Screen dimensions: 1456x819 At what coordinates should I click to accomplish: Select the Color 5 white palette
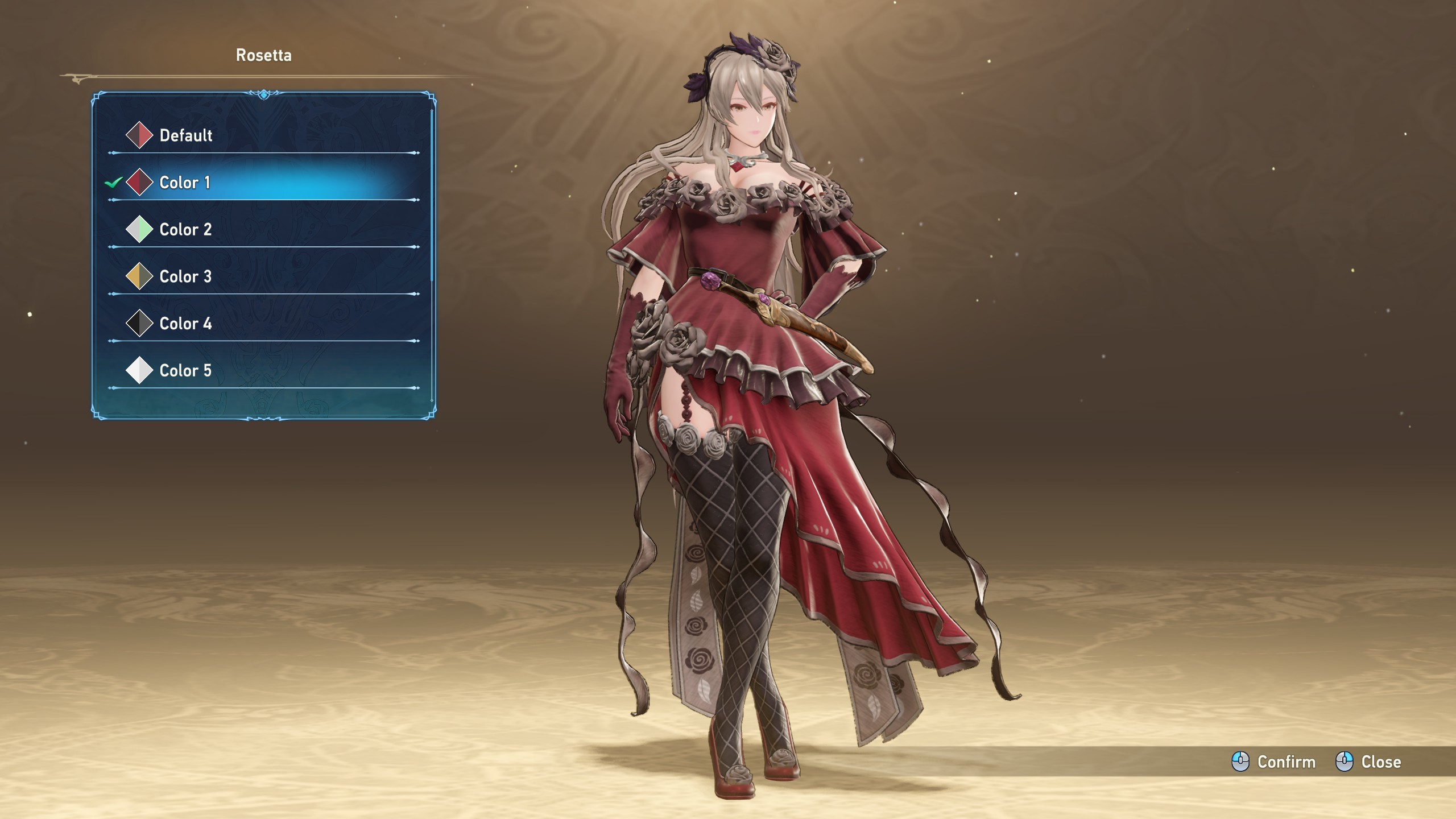(185, 371)
